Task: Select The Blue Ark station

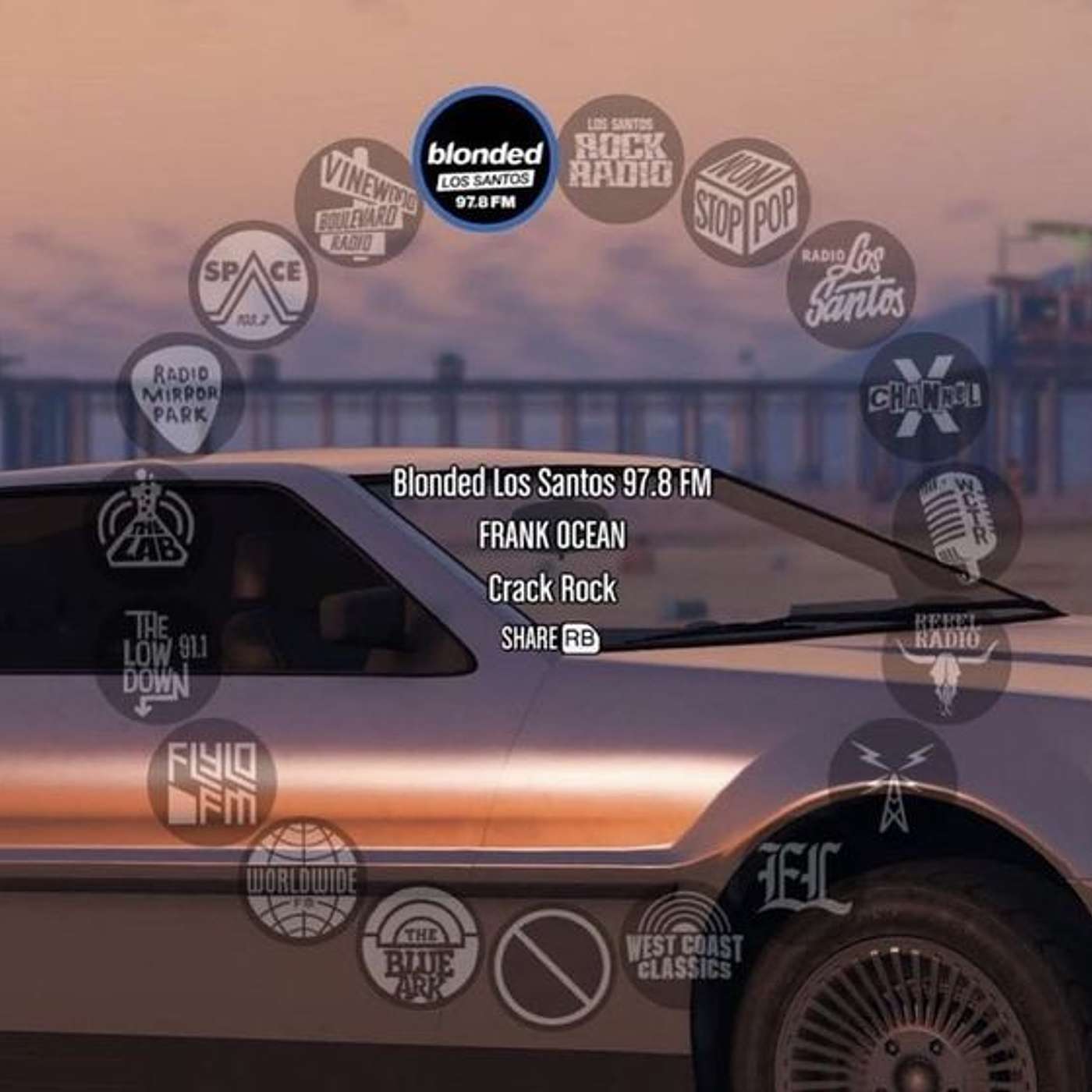Action: coord(421,959)
